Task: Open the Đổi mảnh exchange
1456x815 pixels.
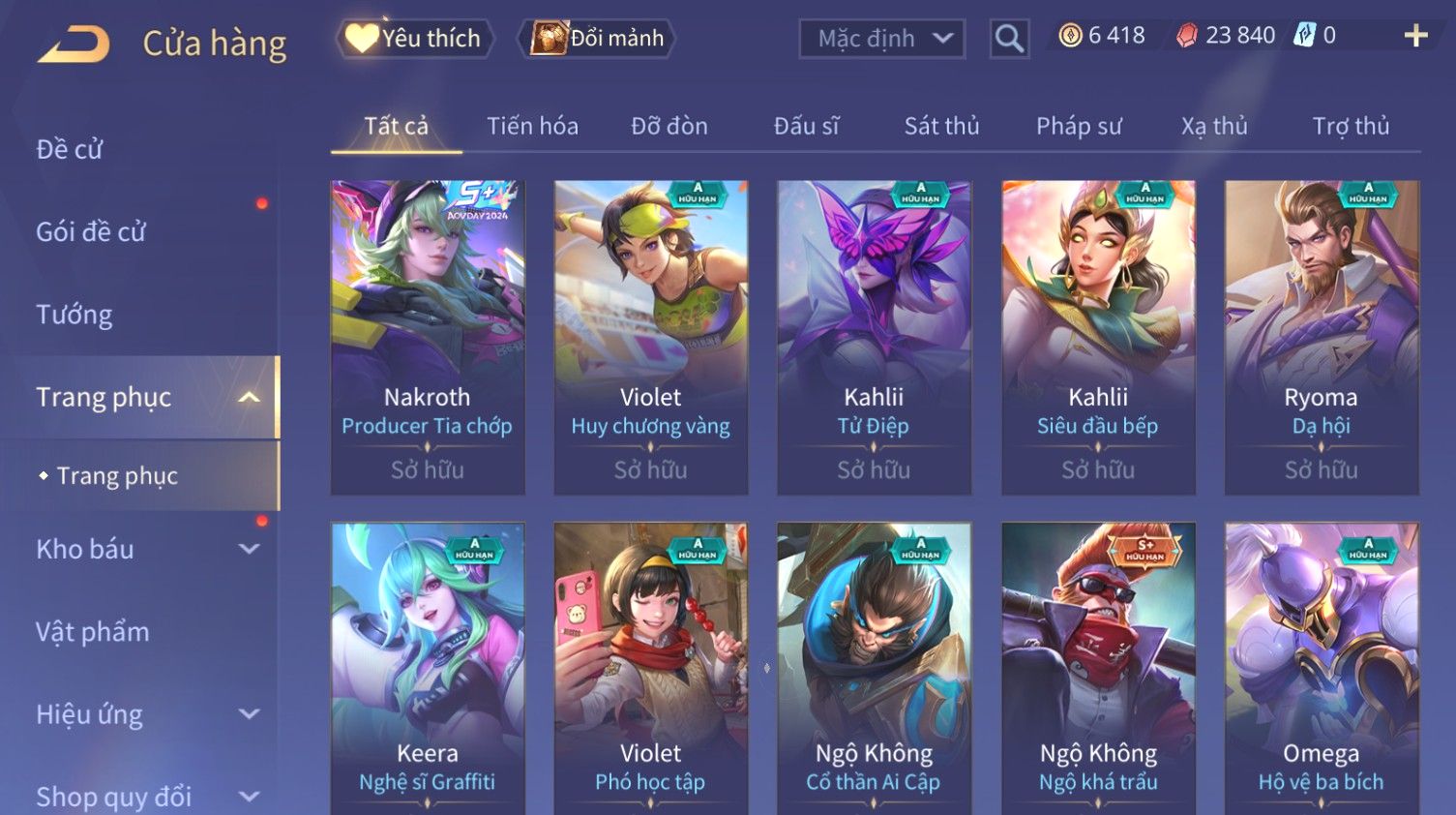Action: pyautogui.click(x=598, y=39)
